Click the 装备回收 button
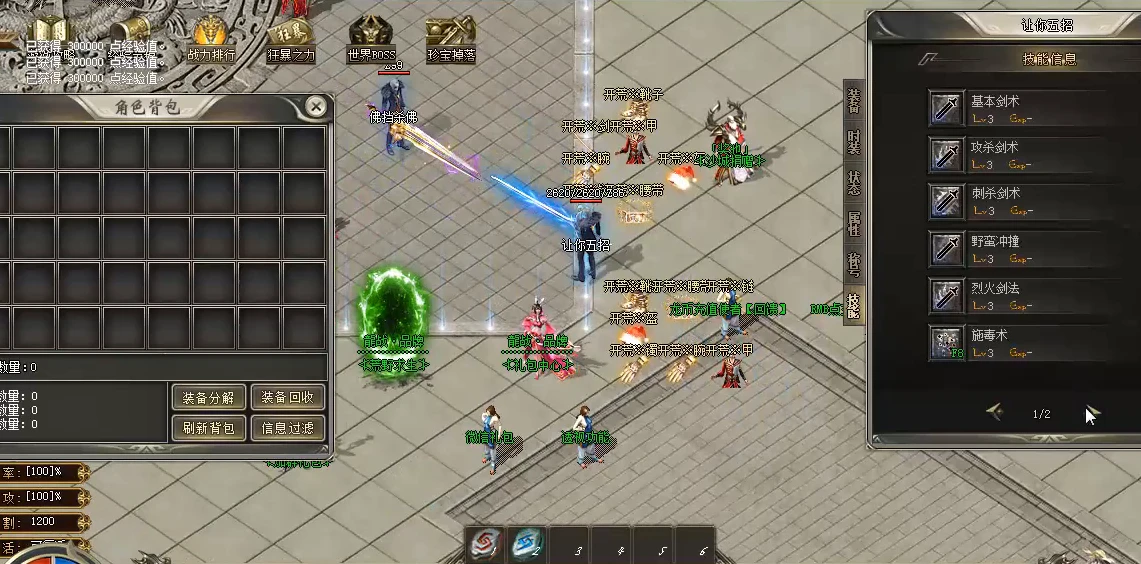This screenshot has height=564, width=1141. pyautogui.click(x=287, y=397)
